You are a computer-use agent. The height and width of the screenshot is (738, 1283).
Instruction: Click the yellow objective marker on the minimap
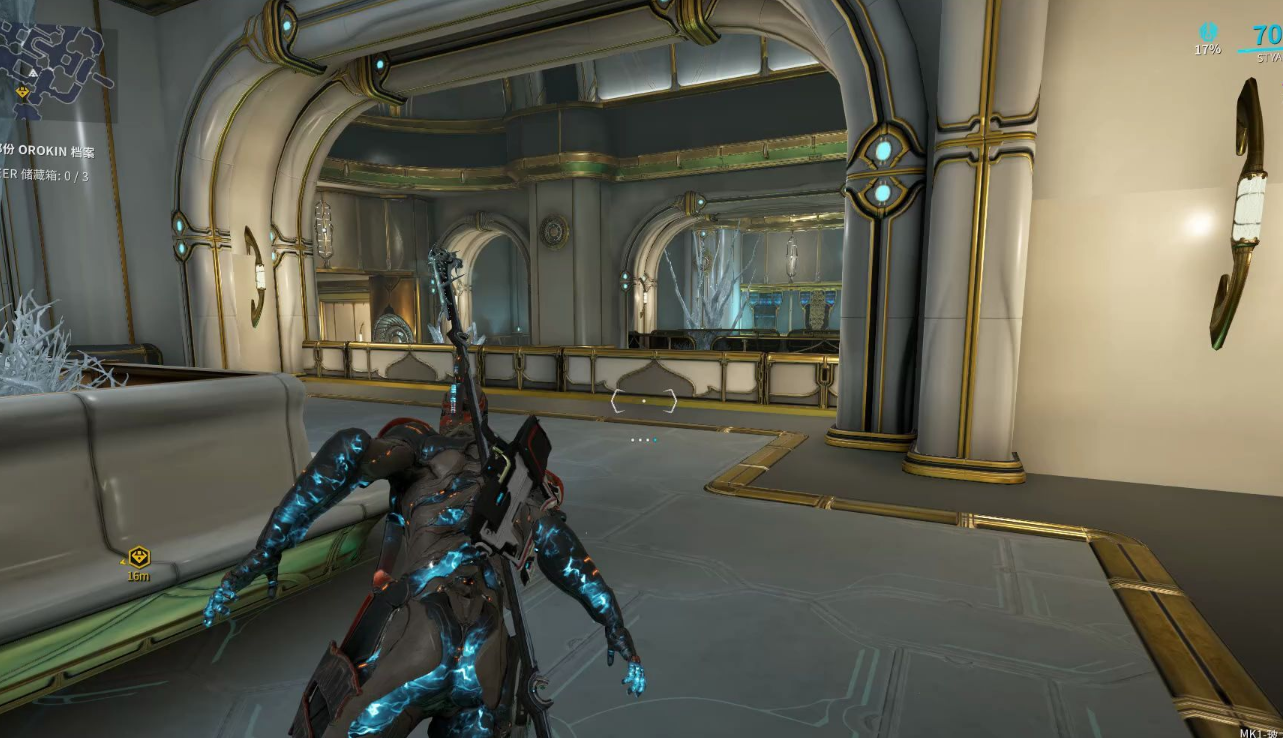click(x=23, y=93)
